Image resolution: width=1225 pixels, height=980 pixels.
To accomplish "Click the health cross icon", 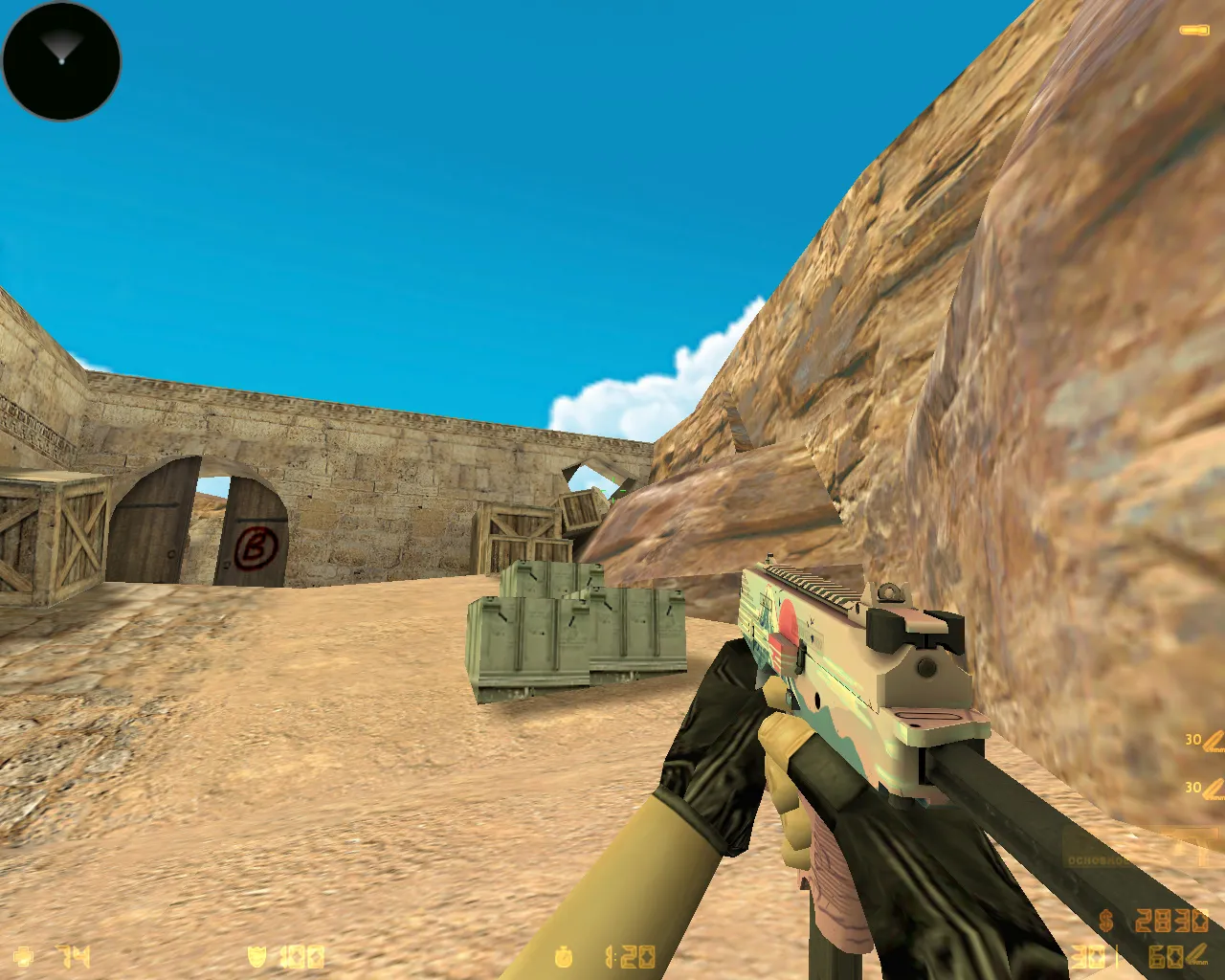I will click(x=23, y=955).
